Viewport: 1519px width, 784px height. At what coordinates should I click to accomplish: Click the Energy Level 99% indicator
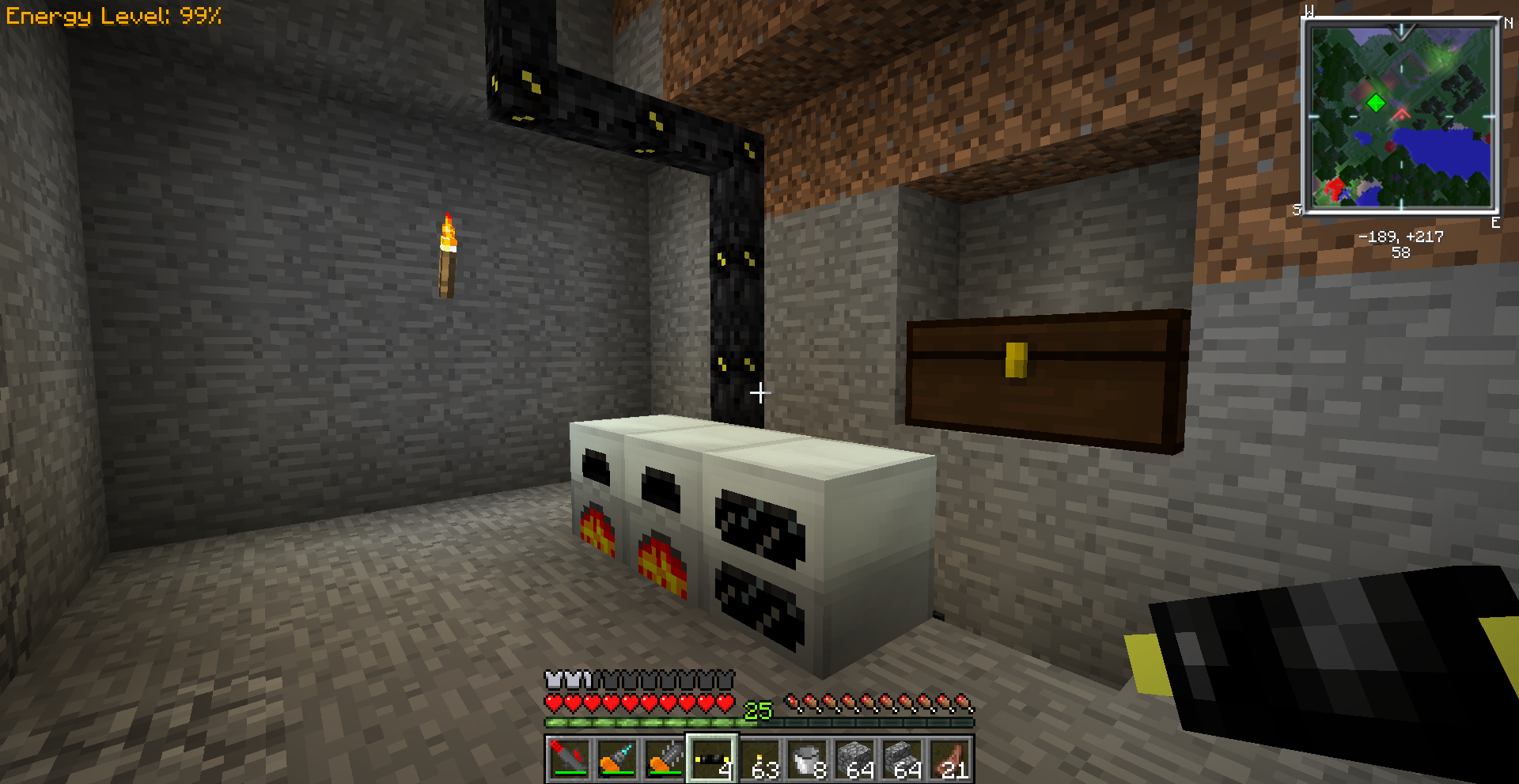115,14
